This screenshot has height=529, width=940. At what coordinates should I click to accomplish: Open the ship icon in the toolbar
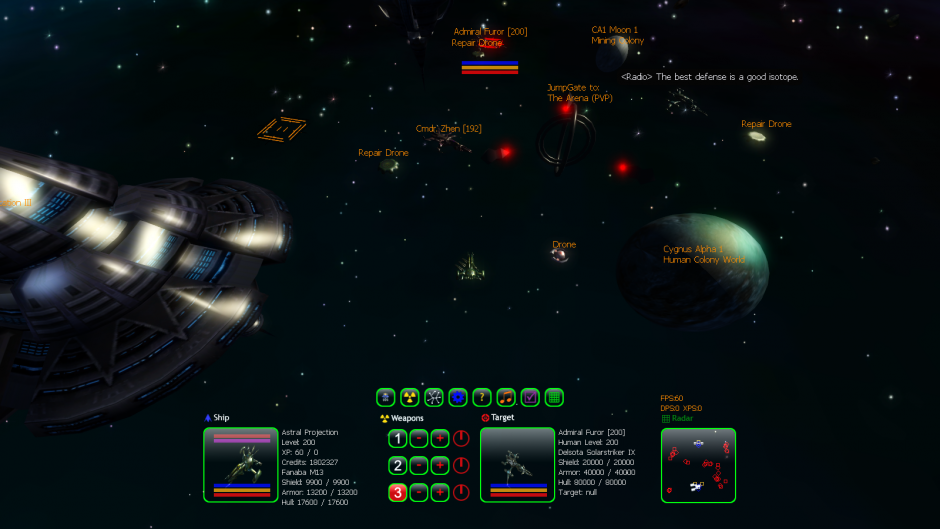click(x=386, y=397)
